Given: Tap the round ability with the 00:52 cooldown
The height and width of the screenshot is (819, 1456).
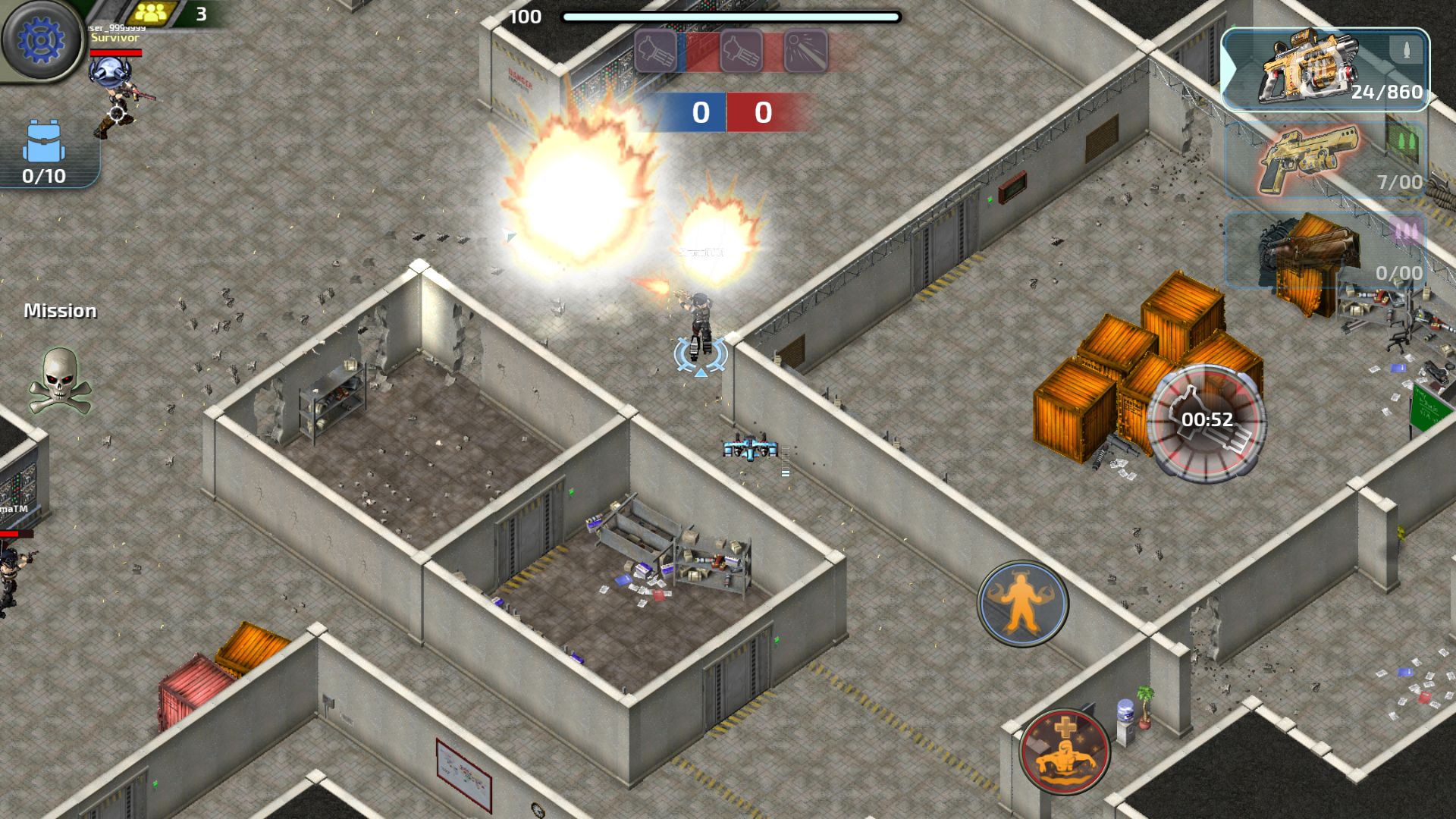Looking at the screenshot, I should click(1206, 422).
